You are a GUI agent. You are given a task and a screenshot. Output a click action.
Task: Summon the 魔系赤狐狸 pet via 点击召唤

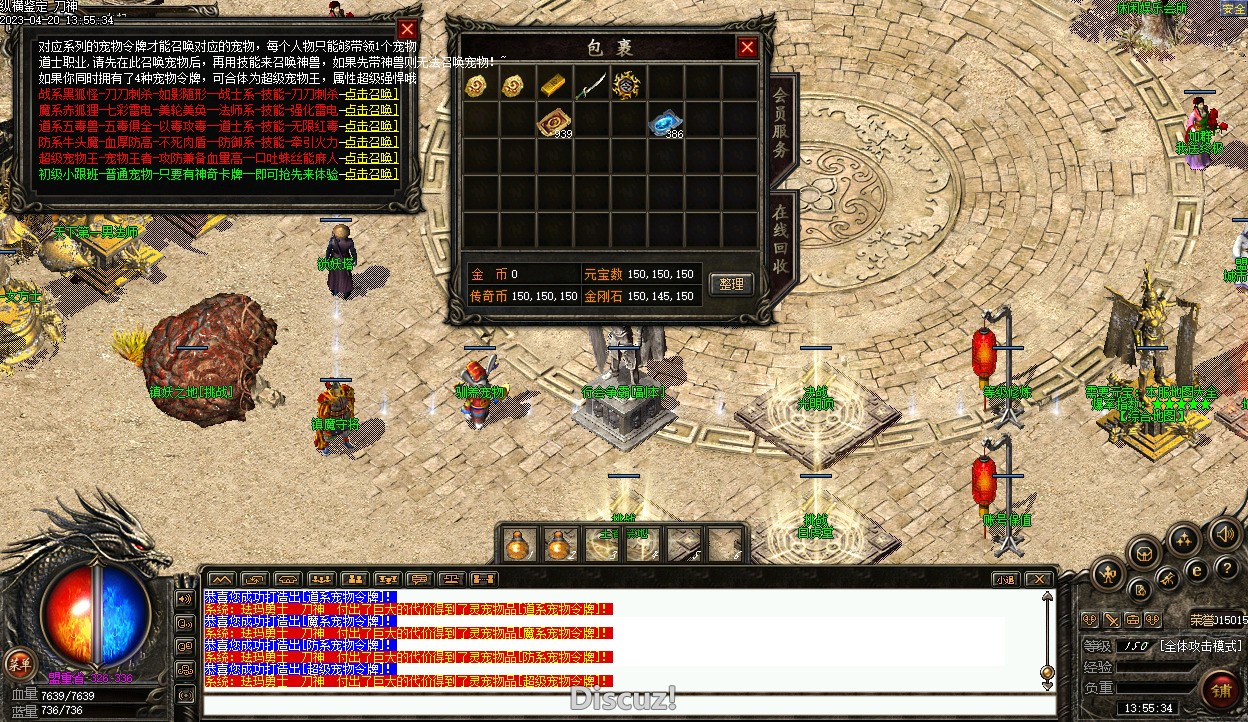[370, 109]
